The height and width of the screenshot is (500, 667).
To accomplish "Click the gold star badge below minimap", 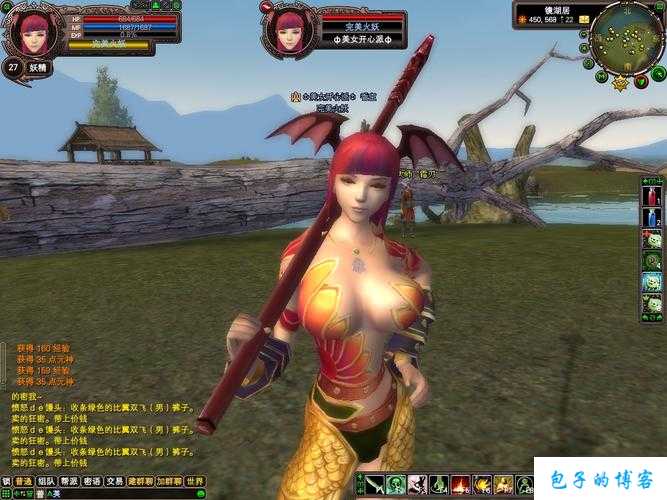I will pos(619,84).
